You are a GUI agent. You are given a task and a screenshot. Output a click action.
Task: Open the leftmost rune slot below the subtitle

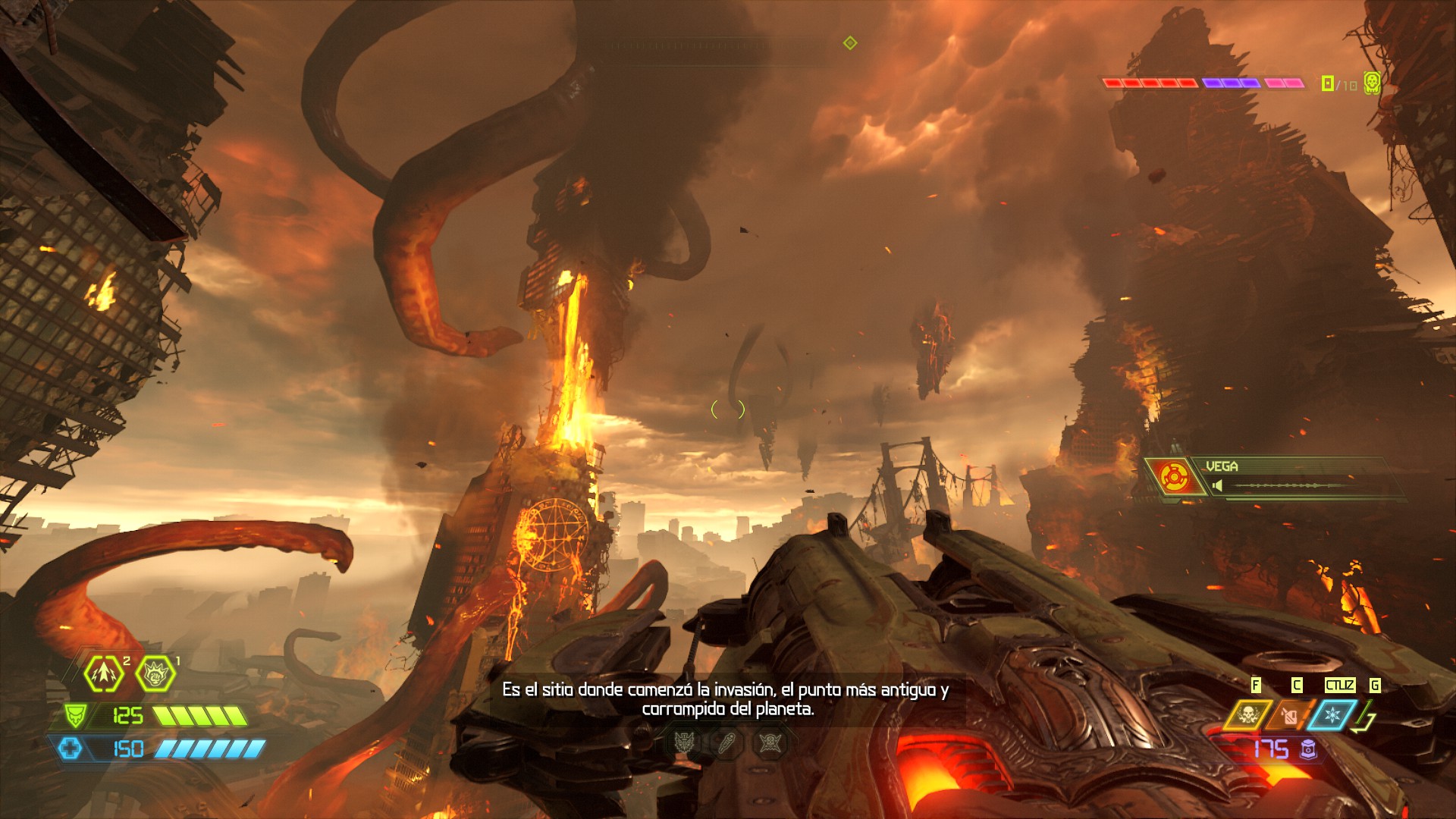[683, 742]
